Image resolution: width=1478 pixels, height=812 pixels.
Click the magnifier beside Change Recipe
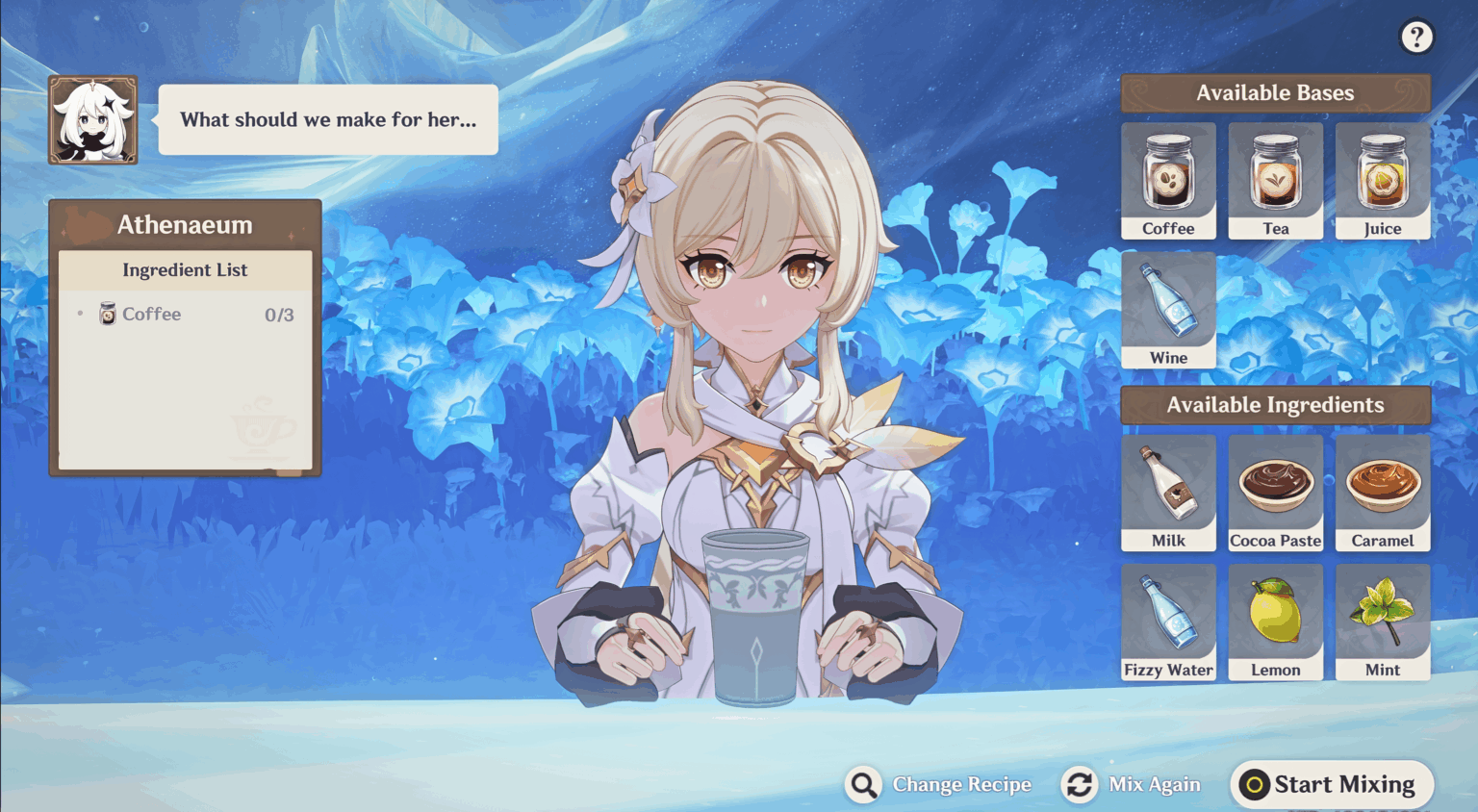[x=863, y=784]
